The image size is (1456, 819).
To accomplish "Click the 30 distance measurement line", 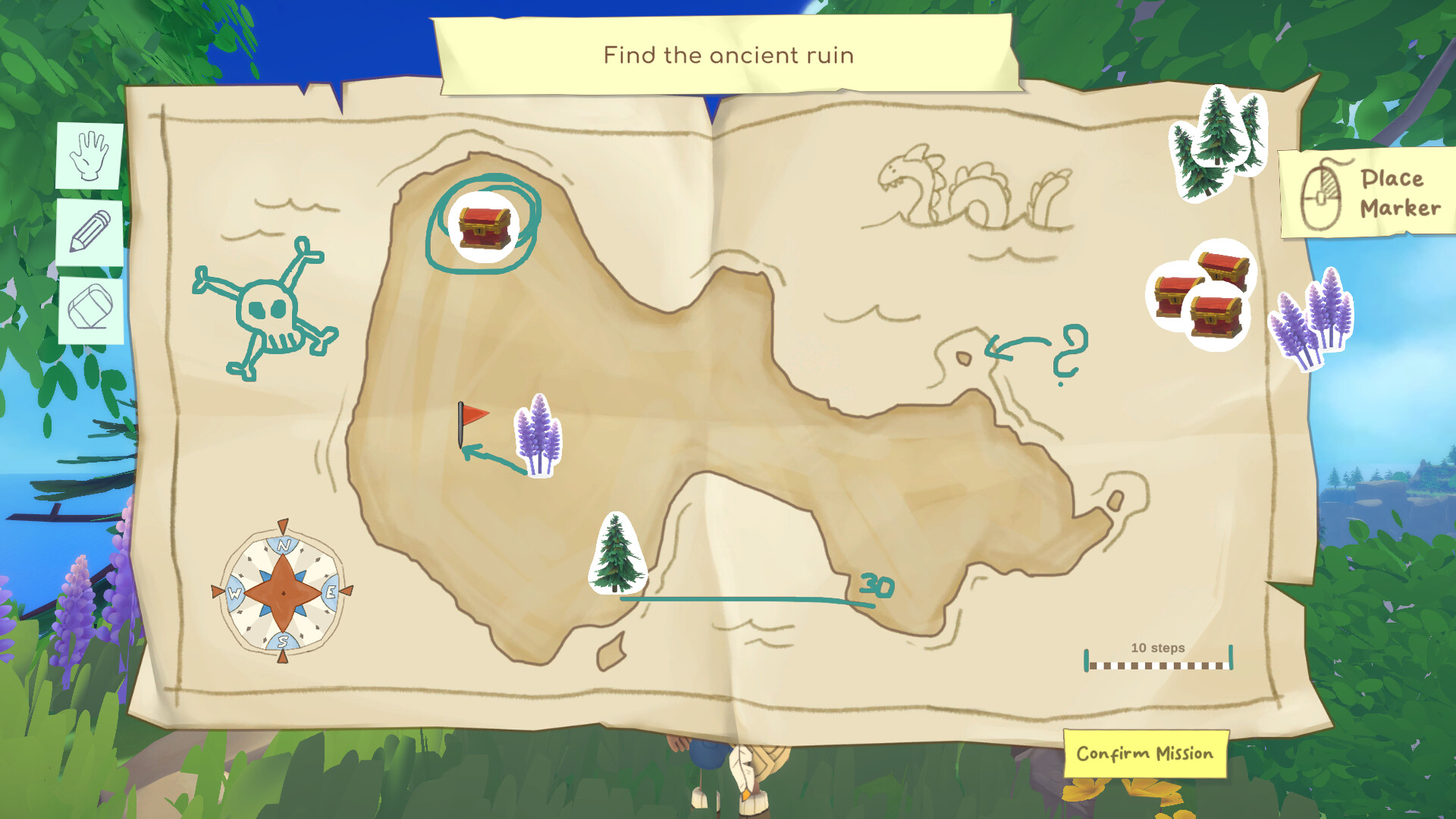I will (758, 599).
